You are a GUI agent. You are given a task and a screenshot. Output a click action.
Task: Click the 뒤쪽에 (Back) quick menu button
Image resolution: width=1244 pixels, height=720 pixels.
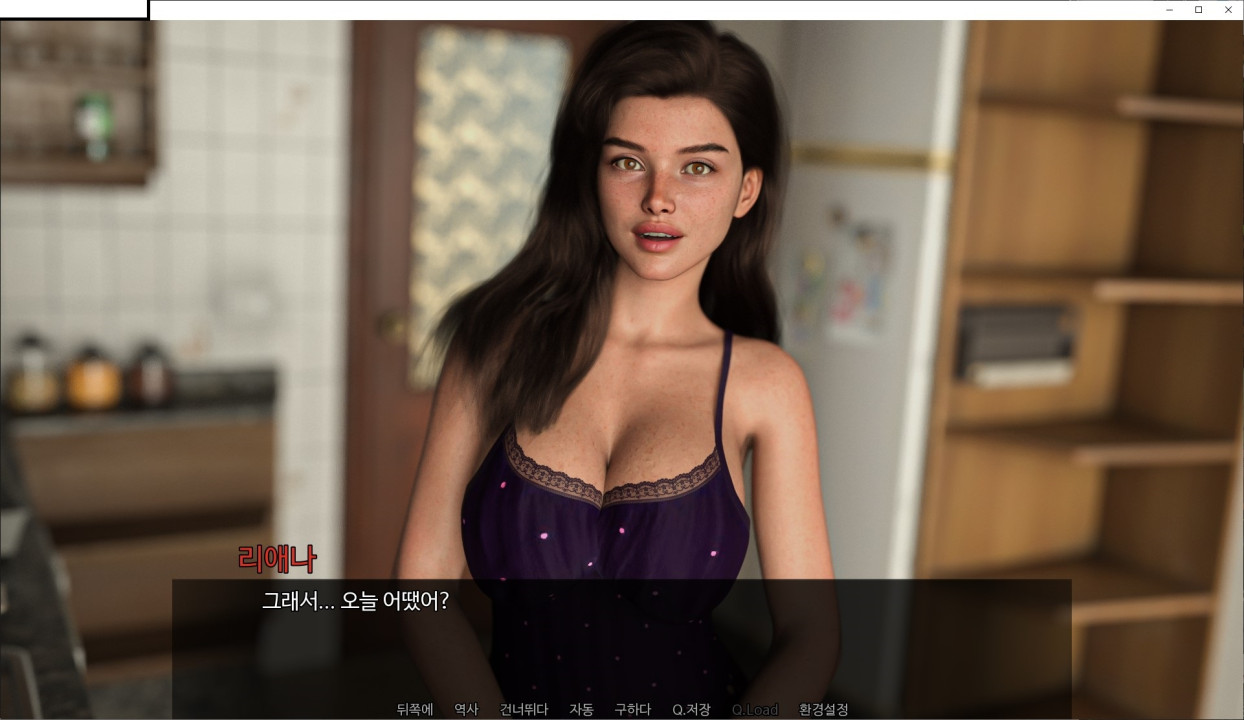click(x=414, y=710)
